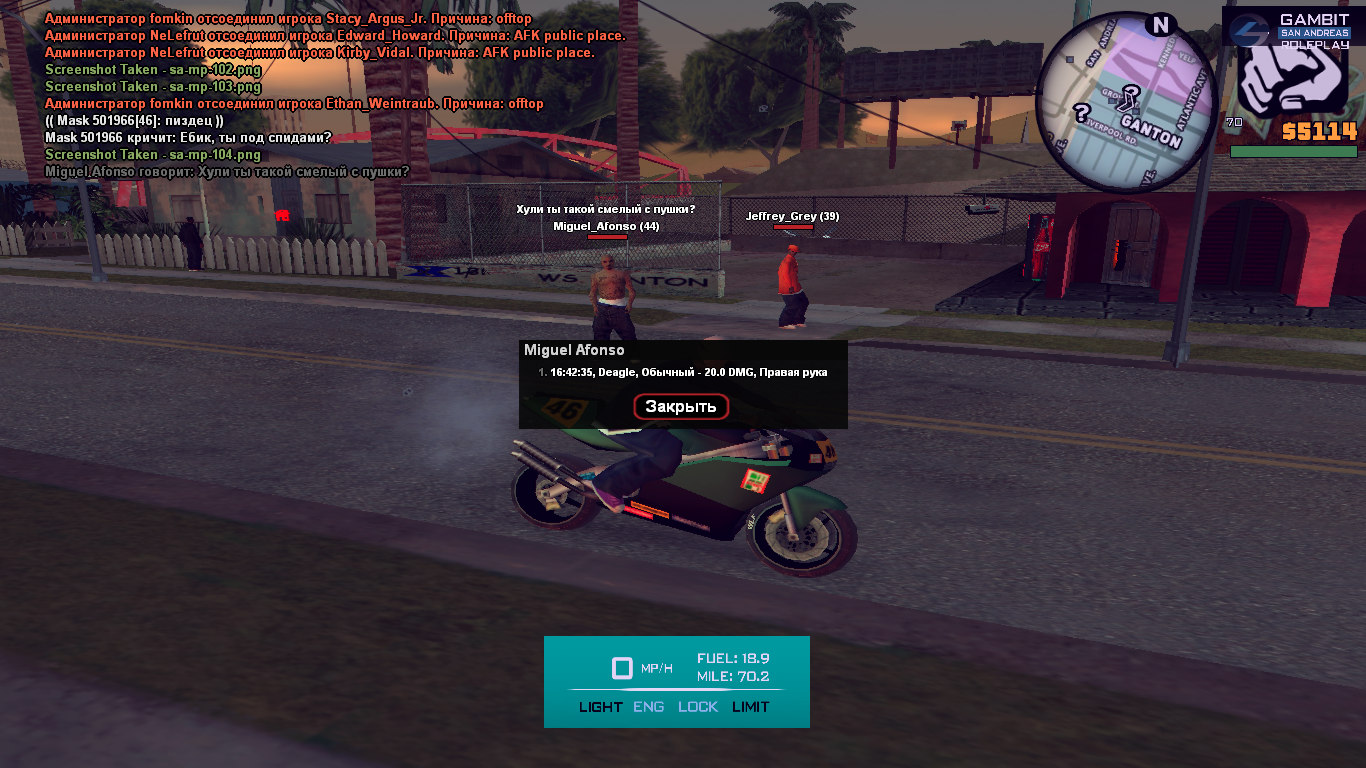The image size is (1366, 768).
Task: Toggle the LOCK indicator on speedometer
Action: pos(698,707)
